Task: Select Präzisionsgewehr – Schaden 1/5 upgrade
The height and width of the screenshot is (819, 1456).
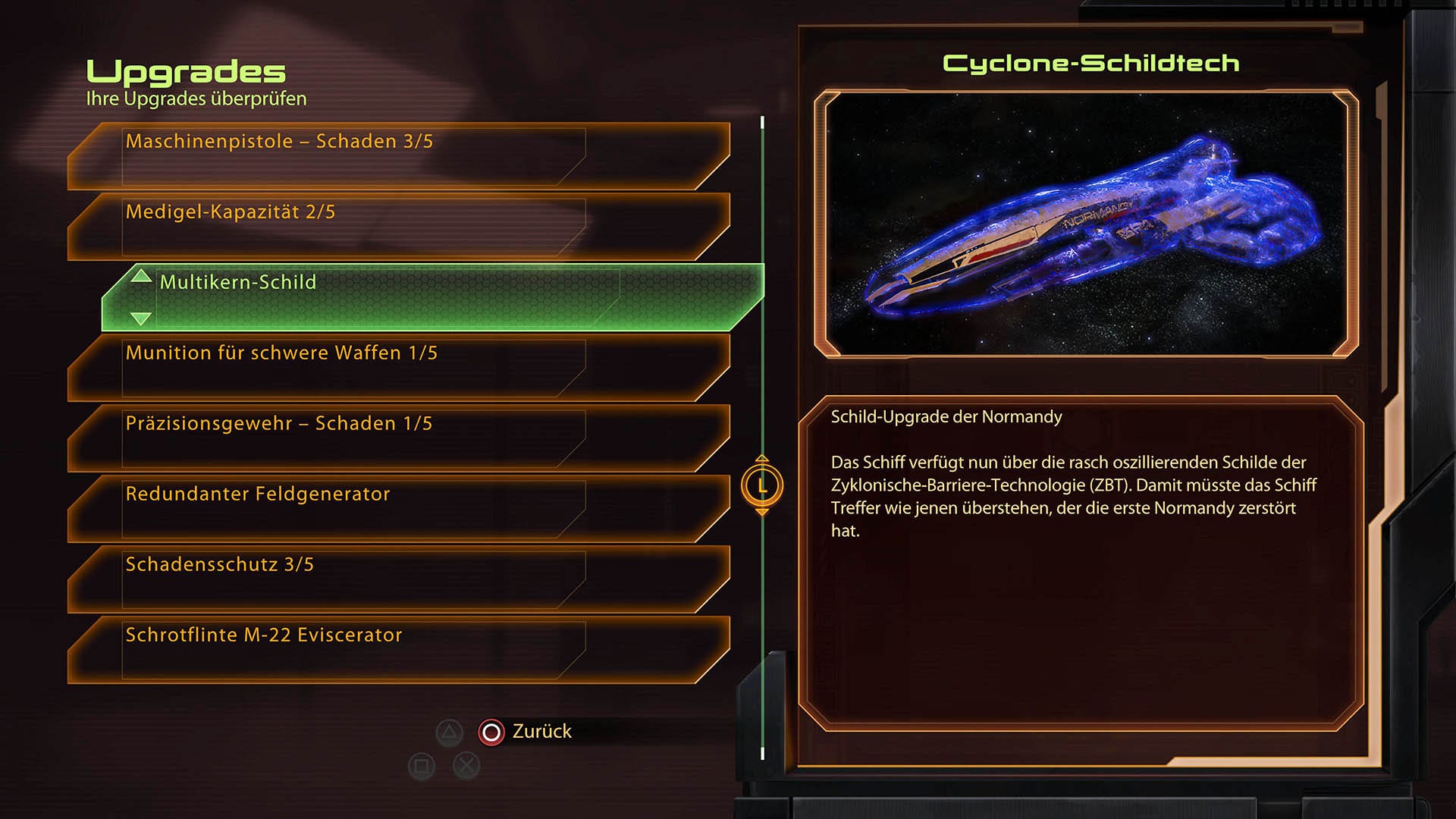Action: [398, 438]
